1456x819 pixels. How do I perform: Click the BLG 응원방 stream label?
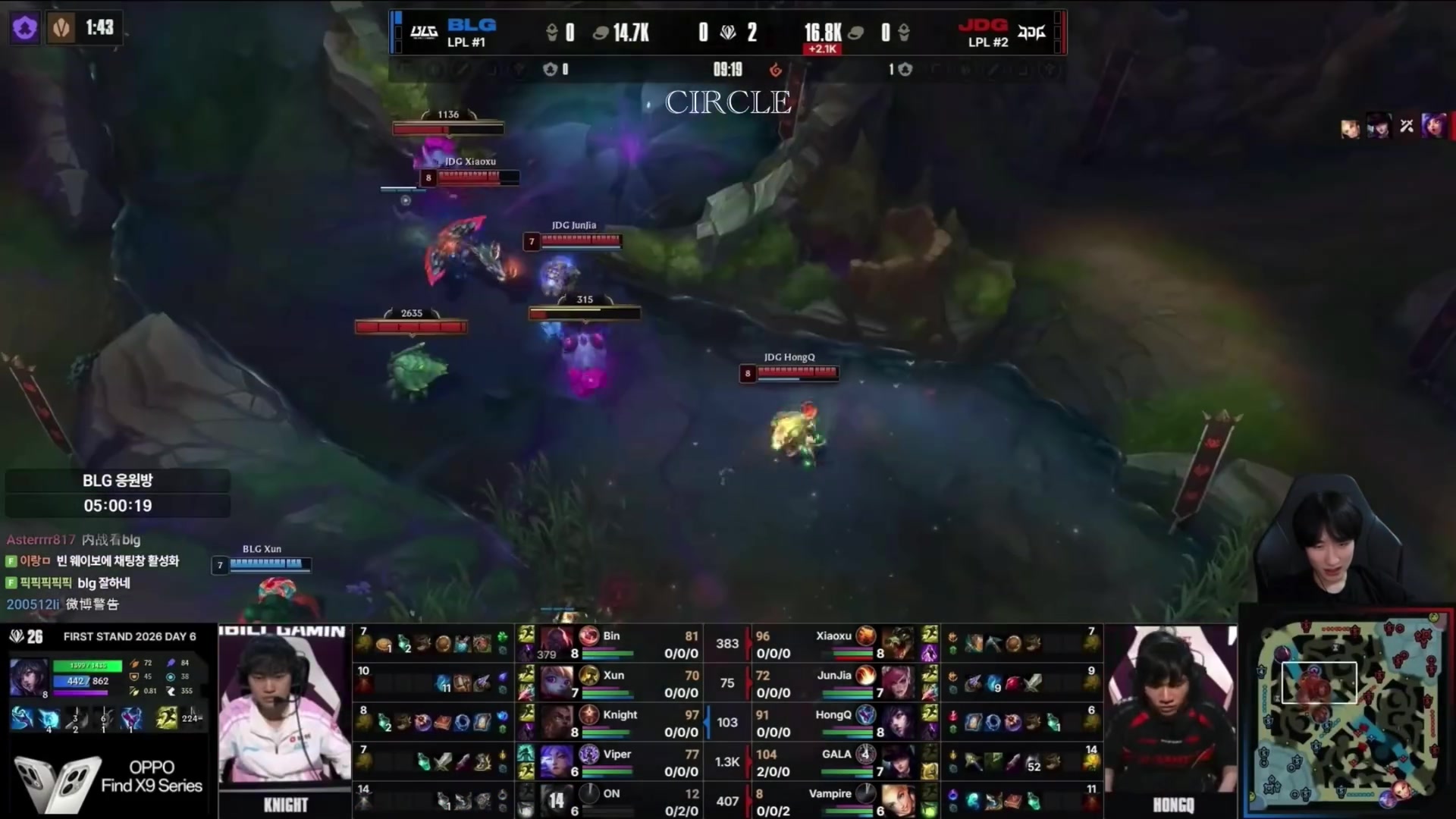118,481
